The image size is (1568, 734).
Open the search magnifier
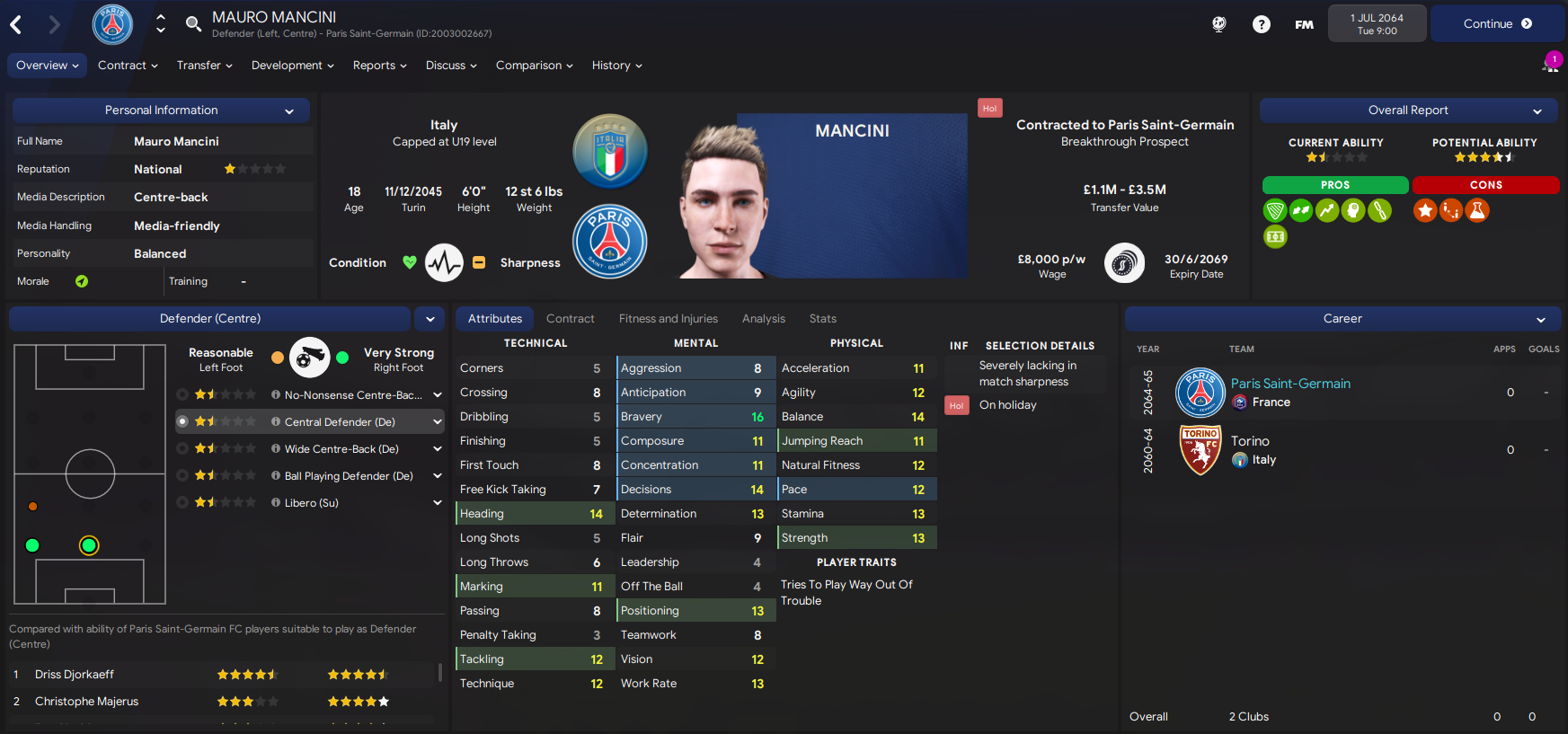click(x=193, y=23)
